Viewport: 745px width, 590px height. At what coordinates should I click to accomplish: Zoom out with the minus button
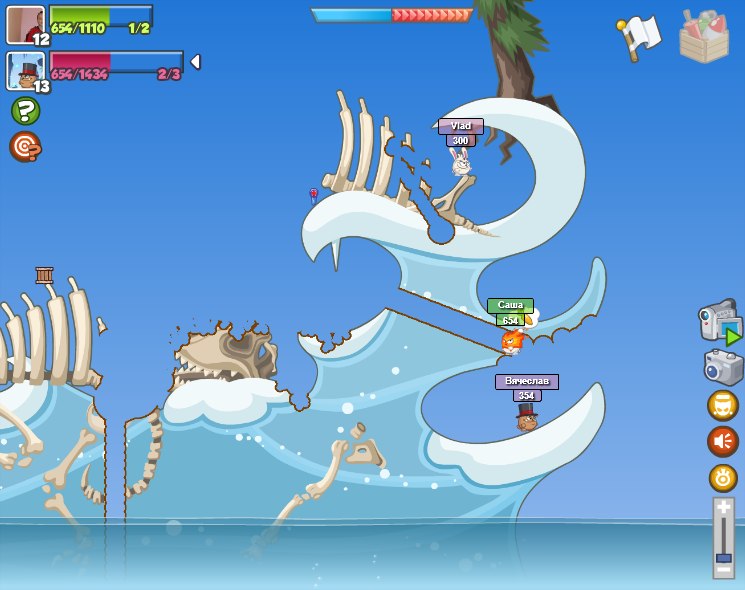tap(723, 571)
